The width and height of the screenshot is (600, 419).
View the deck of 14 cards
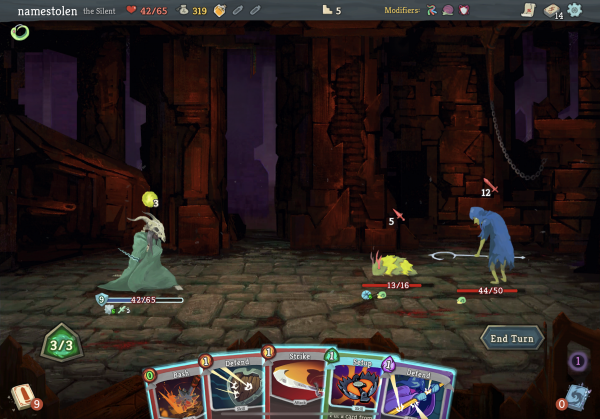[x=552, y=10]
